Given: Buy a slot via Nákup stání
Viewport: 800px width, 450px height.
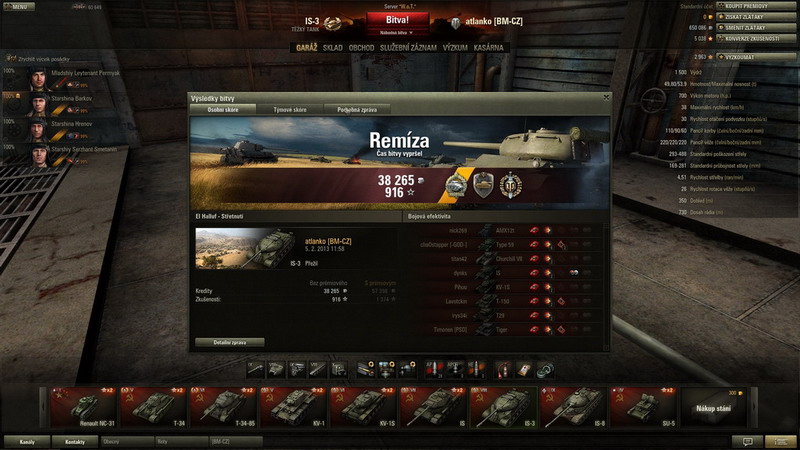Looking at the screenshot, I should point(712,407).
